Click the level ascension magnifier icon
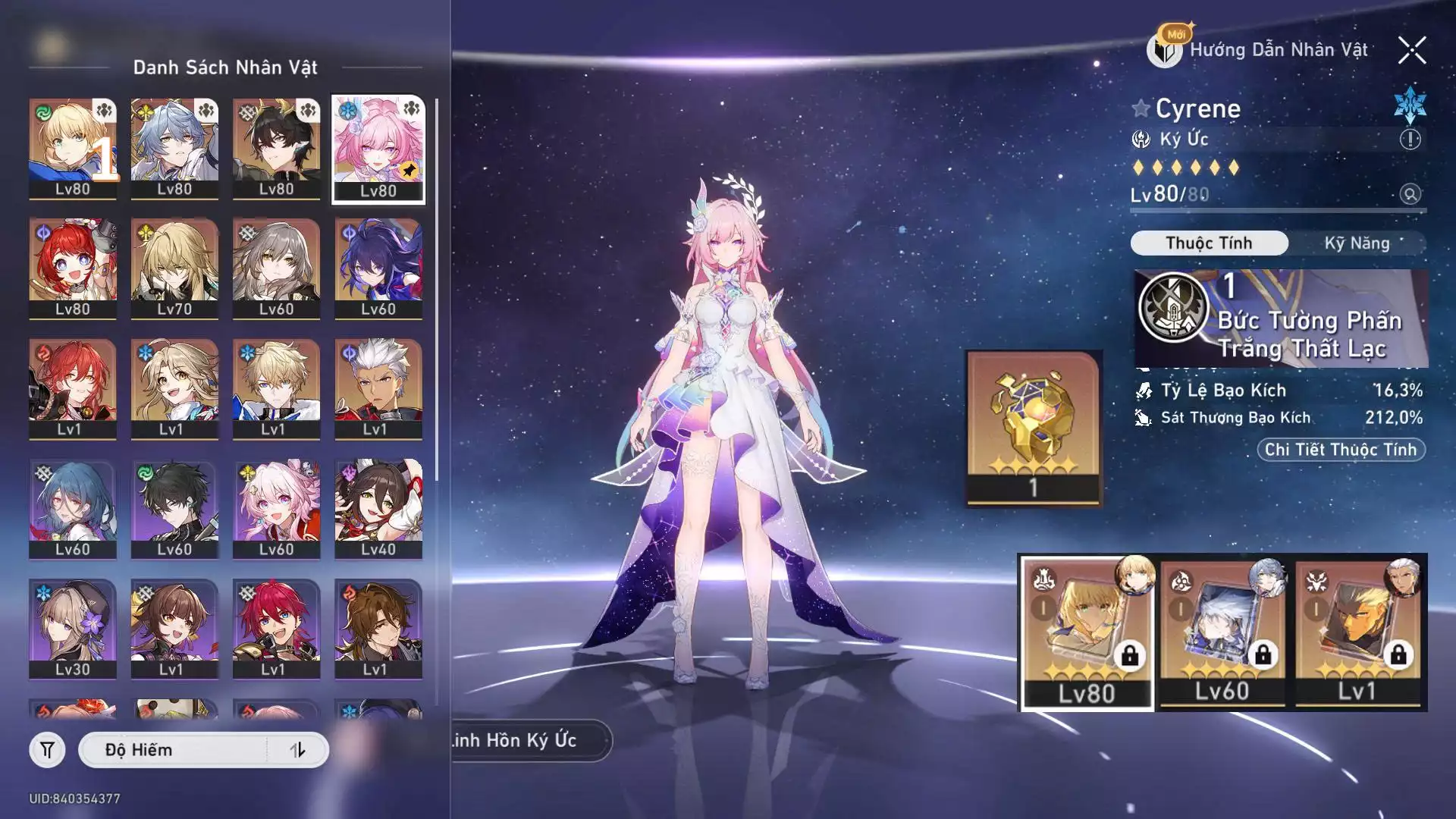Screen dimensions: 1456x819 click(1410, 194)
